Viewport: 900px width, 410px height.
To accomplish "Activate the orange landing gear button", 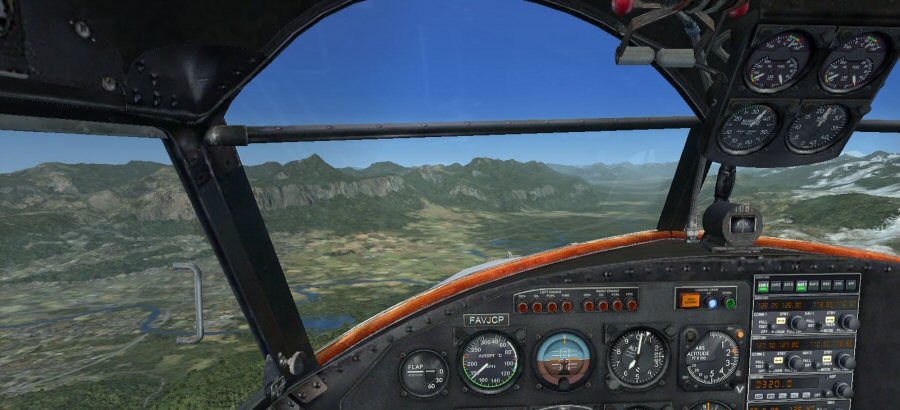I will (x=689, y=299).
